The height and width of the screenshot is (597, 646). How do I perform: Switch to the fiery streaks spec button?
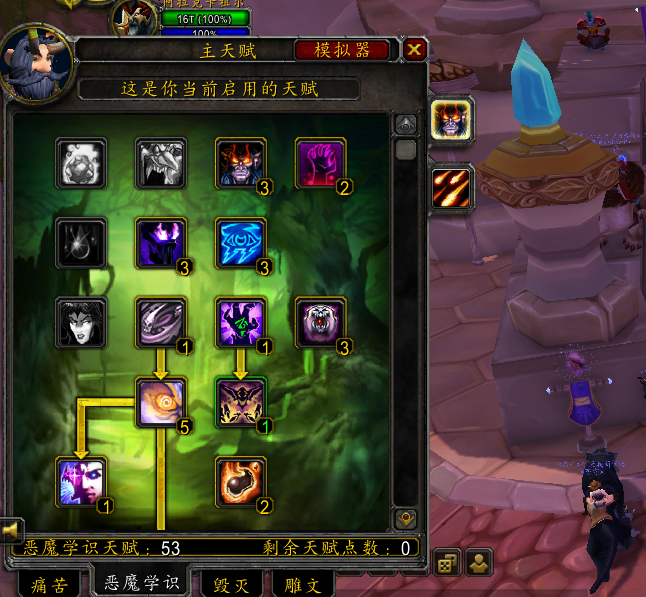click(452, 188)
